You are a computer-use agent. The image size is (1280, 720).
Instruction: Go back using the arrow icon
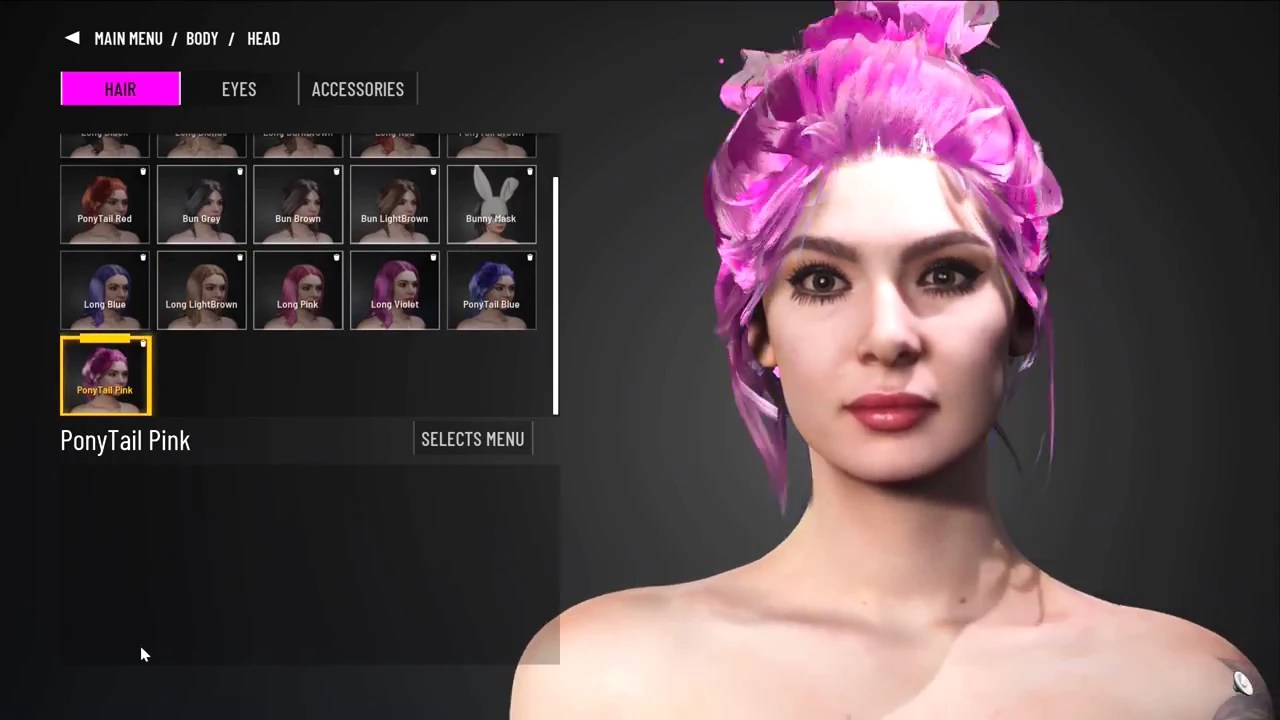click(72, 38)
